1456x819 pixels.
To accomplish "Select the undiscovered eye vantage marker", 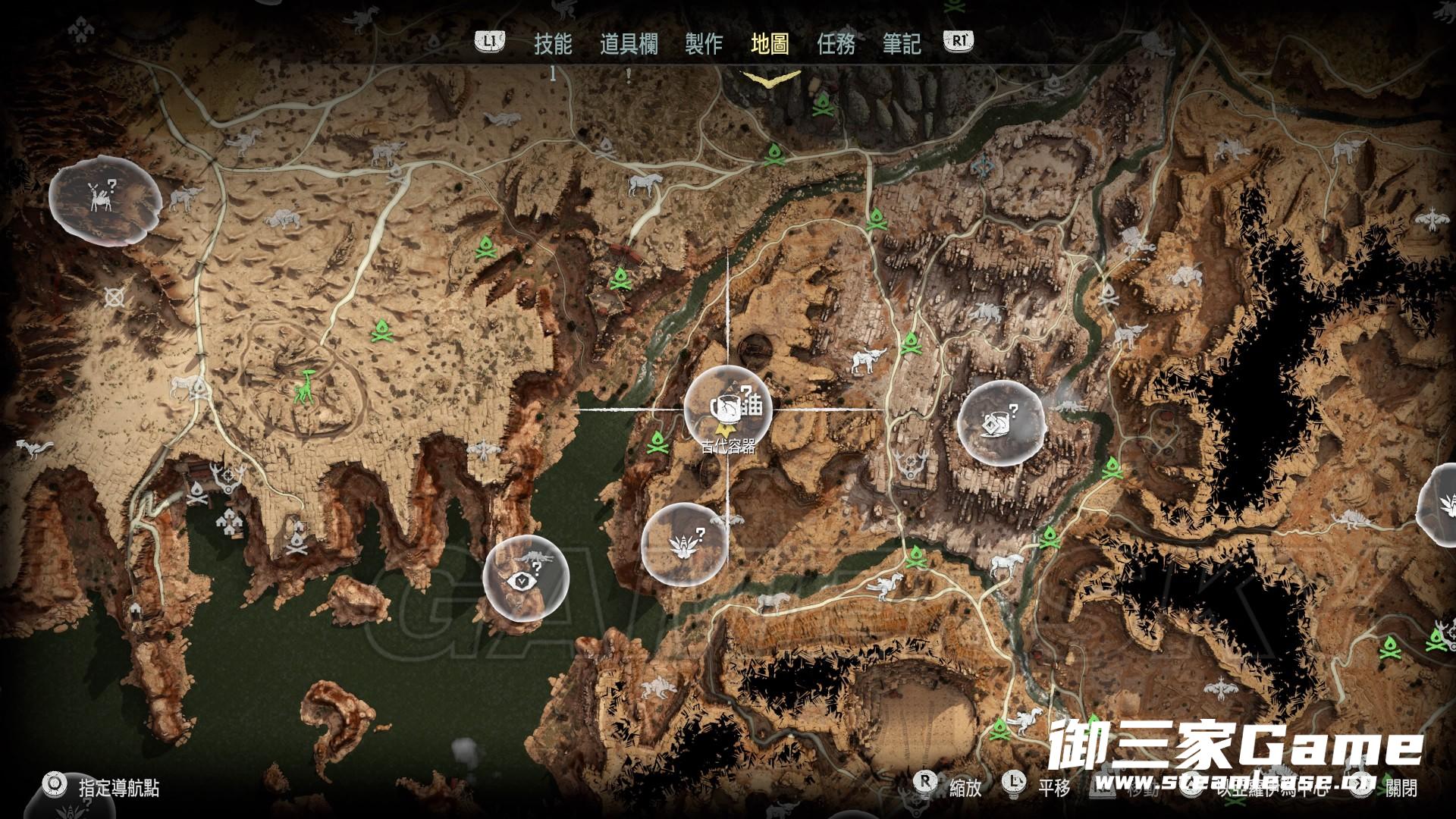I will 526,579.
